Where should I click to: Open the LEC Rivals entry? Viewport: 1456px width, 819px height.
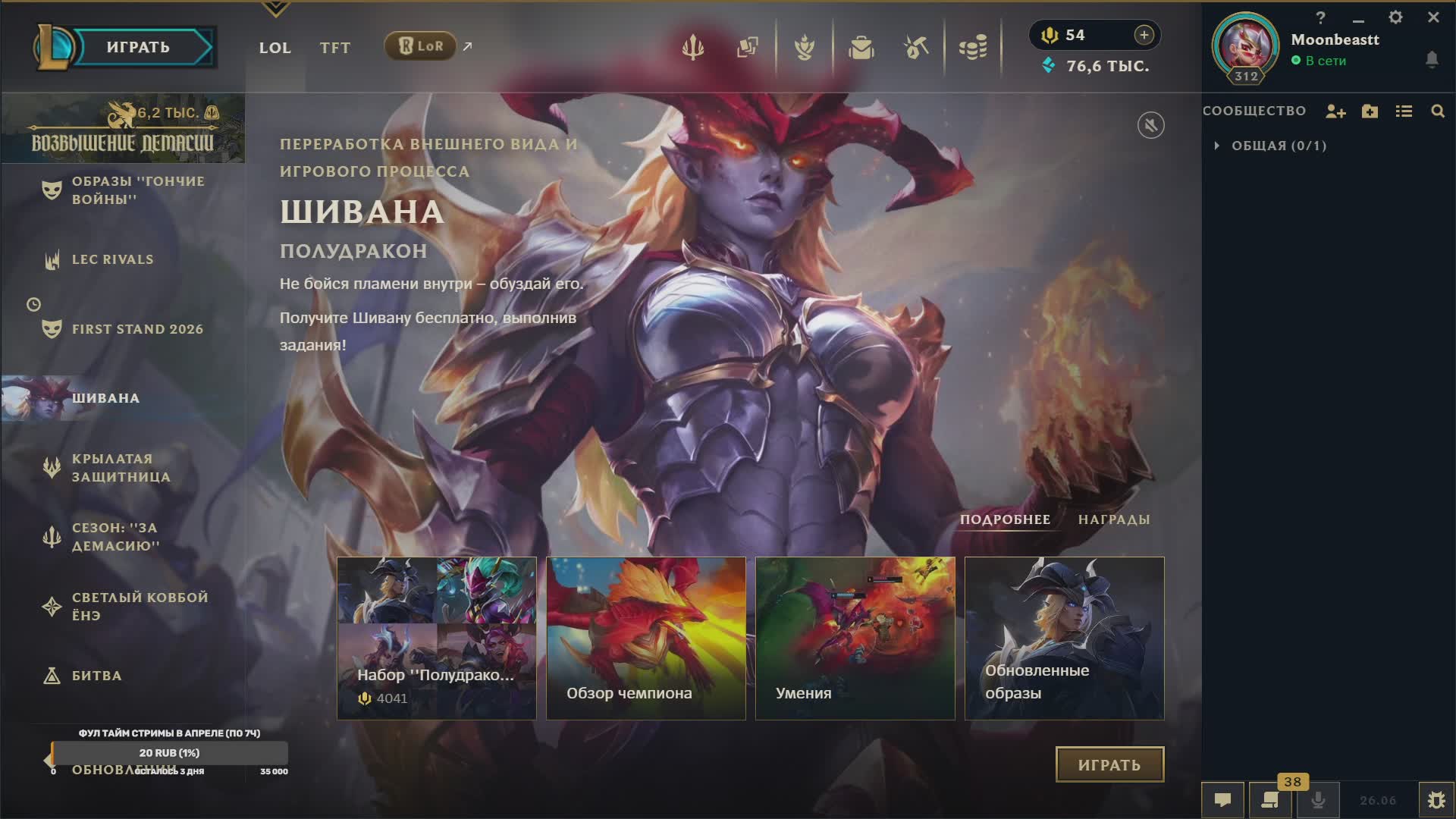pyautogui.click(x=112, y=259)
